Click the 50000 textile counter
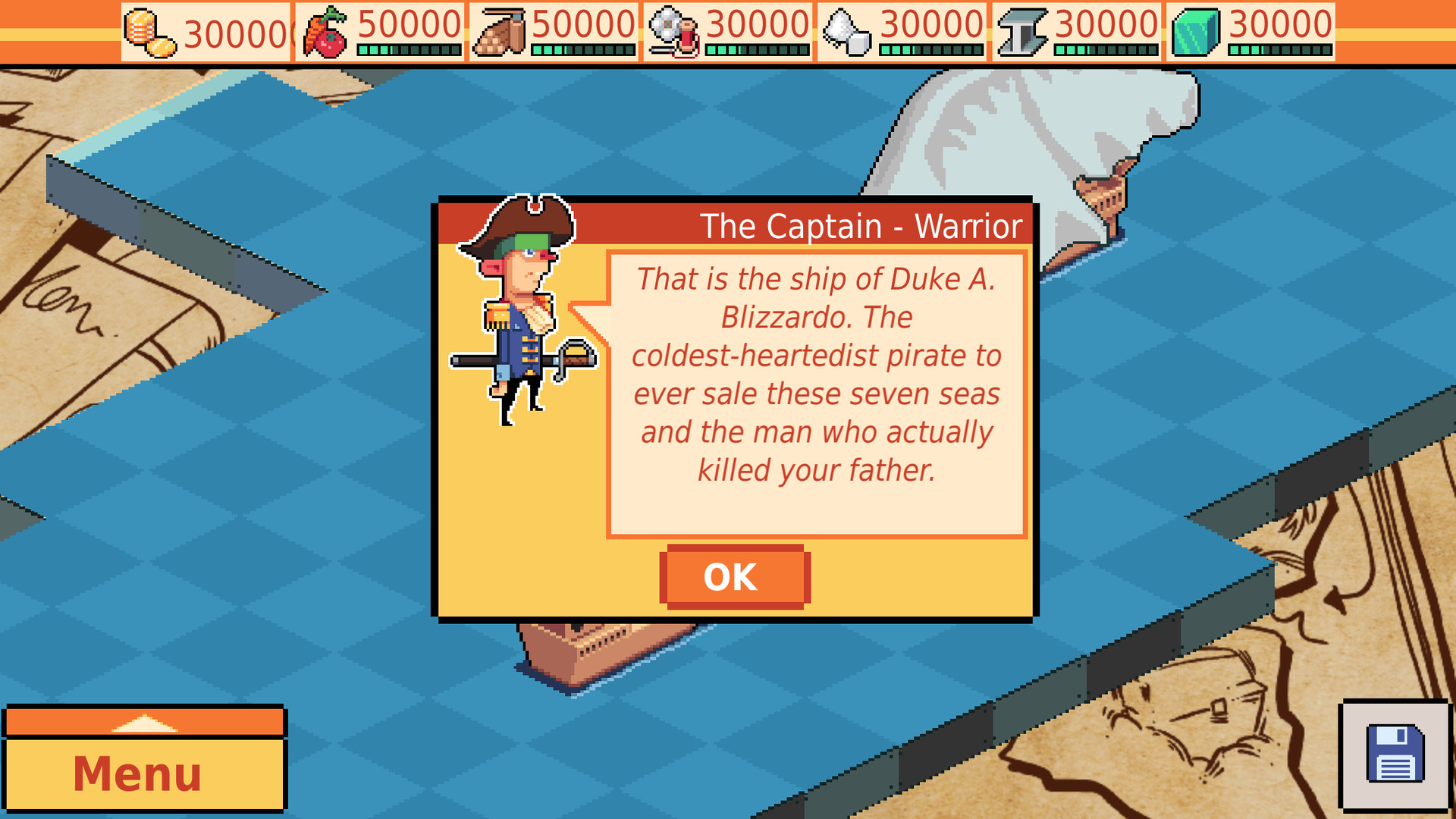Viewport: 1456px width, 819px height. (584, 25)
